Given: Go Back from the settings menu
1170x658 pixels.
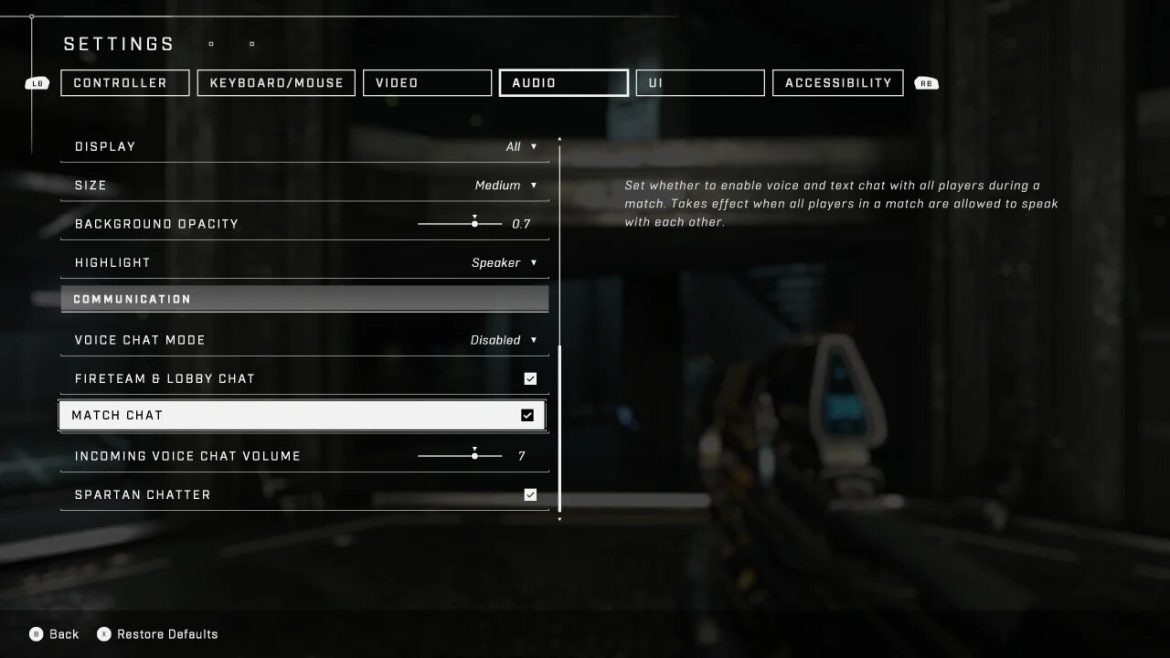Looking at the screenshot, I should tap(54, 634).
